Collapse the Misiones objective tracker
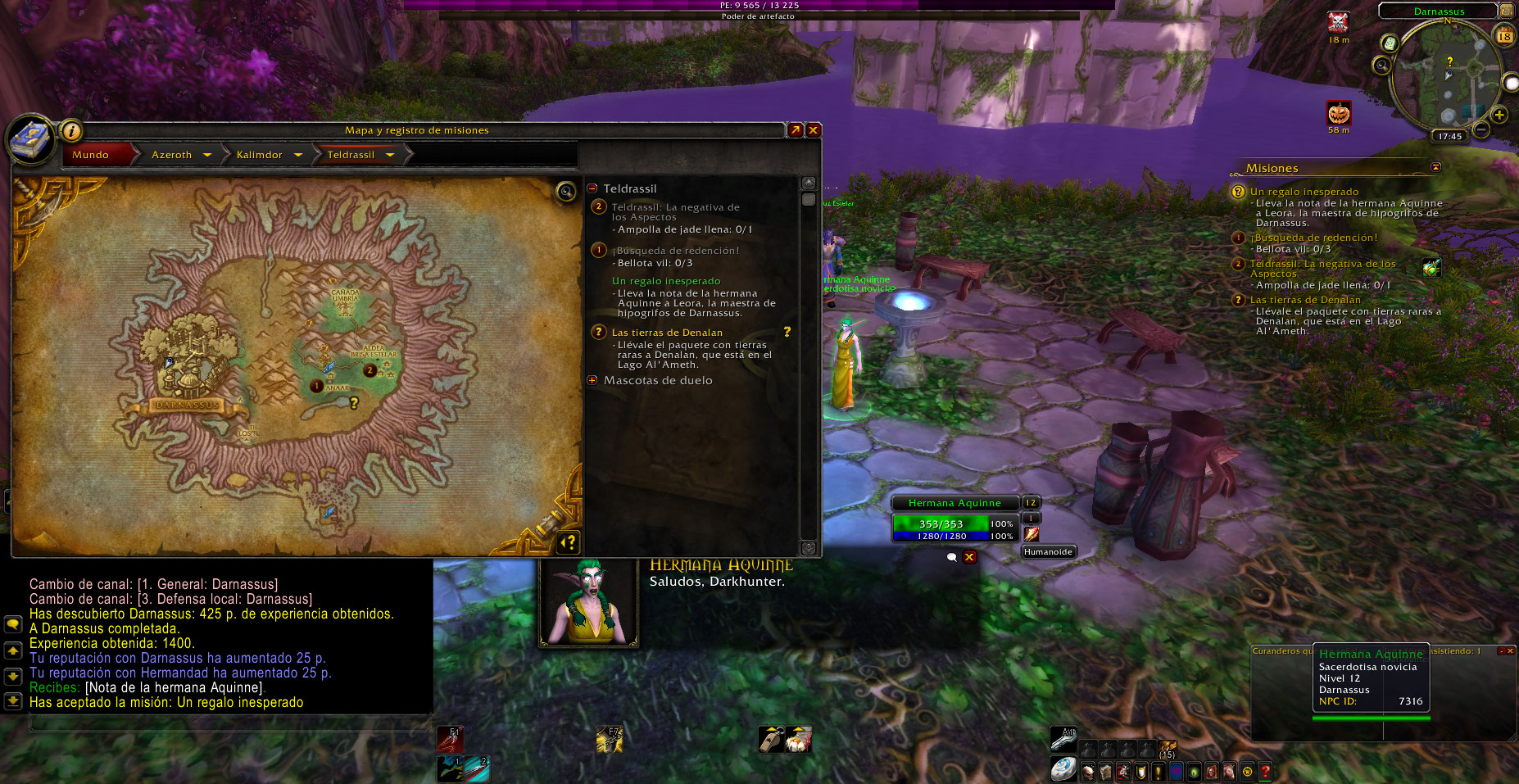The image size is (1519, 784). point(1435,167)
